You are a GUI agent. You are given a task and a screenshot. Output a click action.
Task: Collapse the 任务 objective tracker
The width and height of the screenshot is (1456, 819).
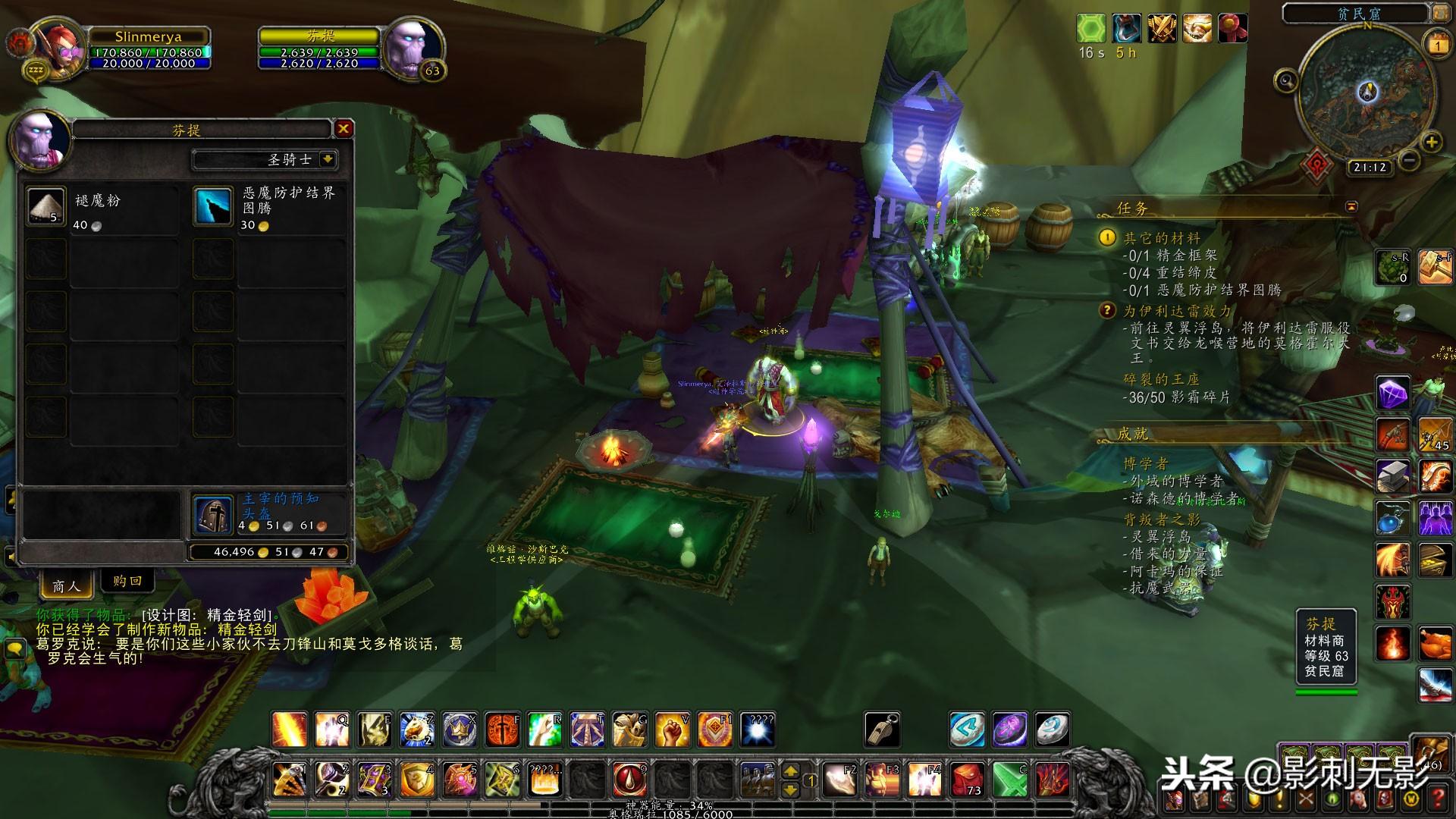(1351, 206)
